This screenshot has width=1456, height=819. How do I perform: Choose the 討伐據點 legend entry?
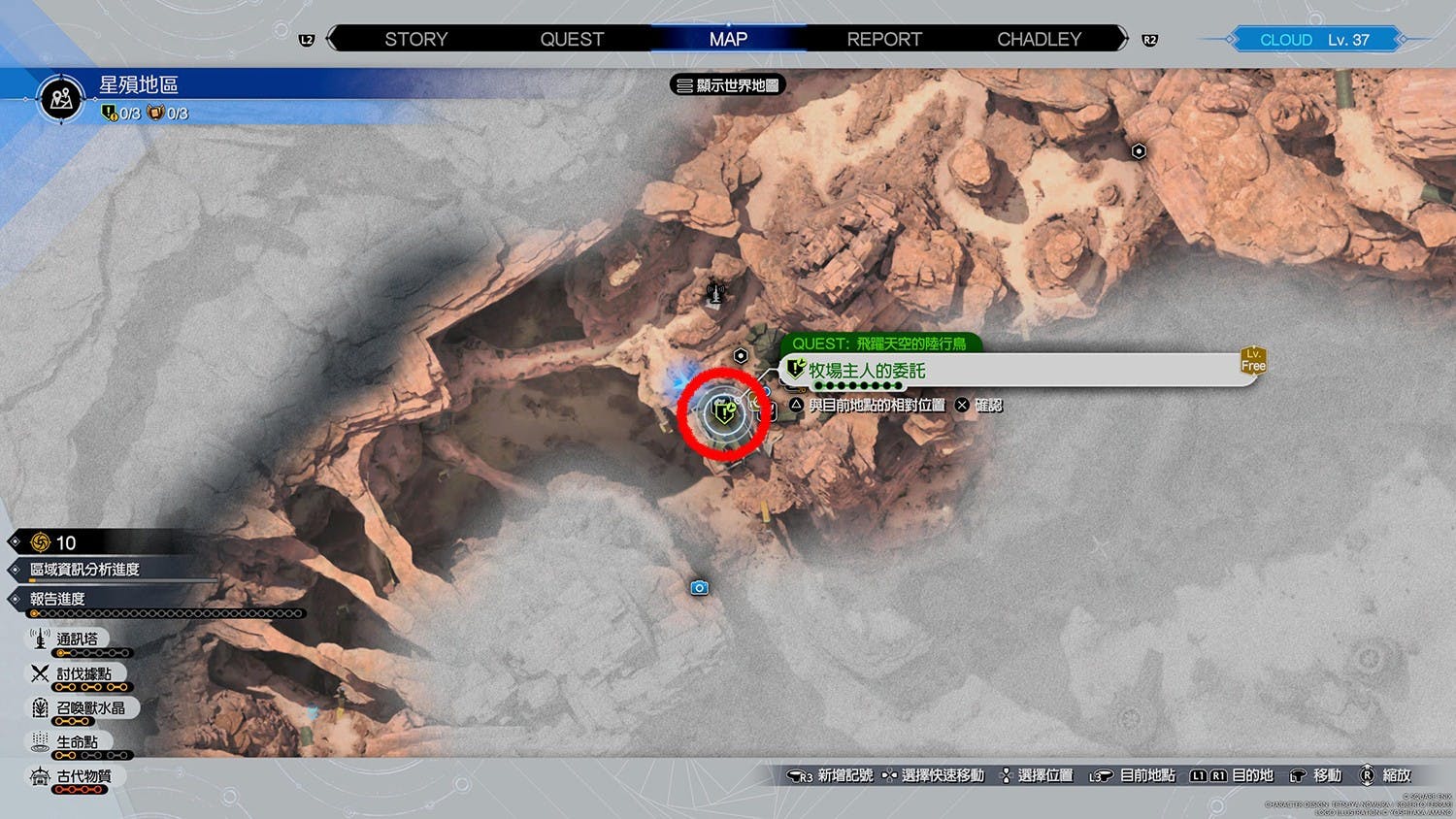coord(83,674)
